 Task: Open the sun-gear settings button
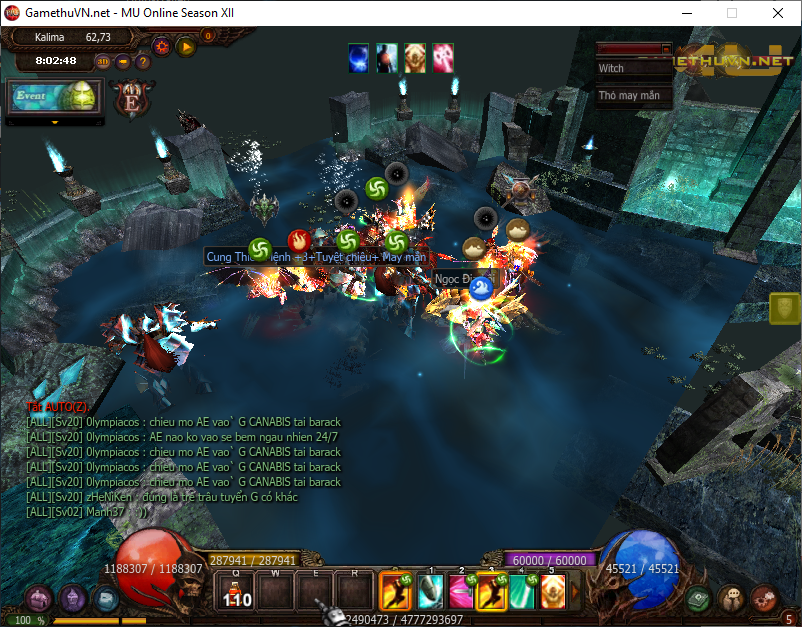161,45
